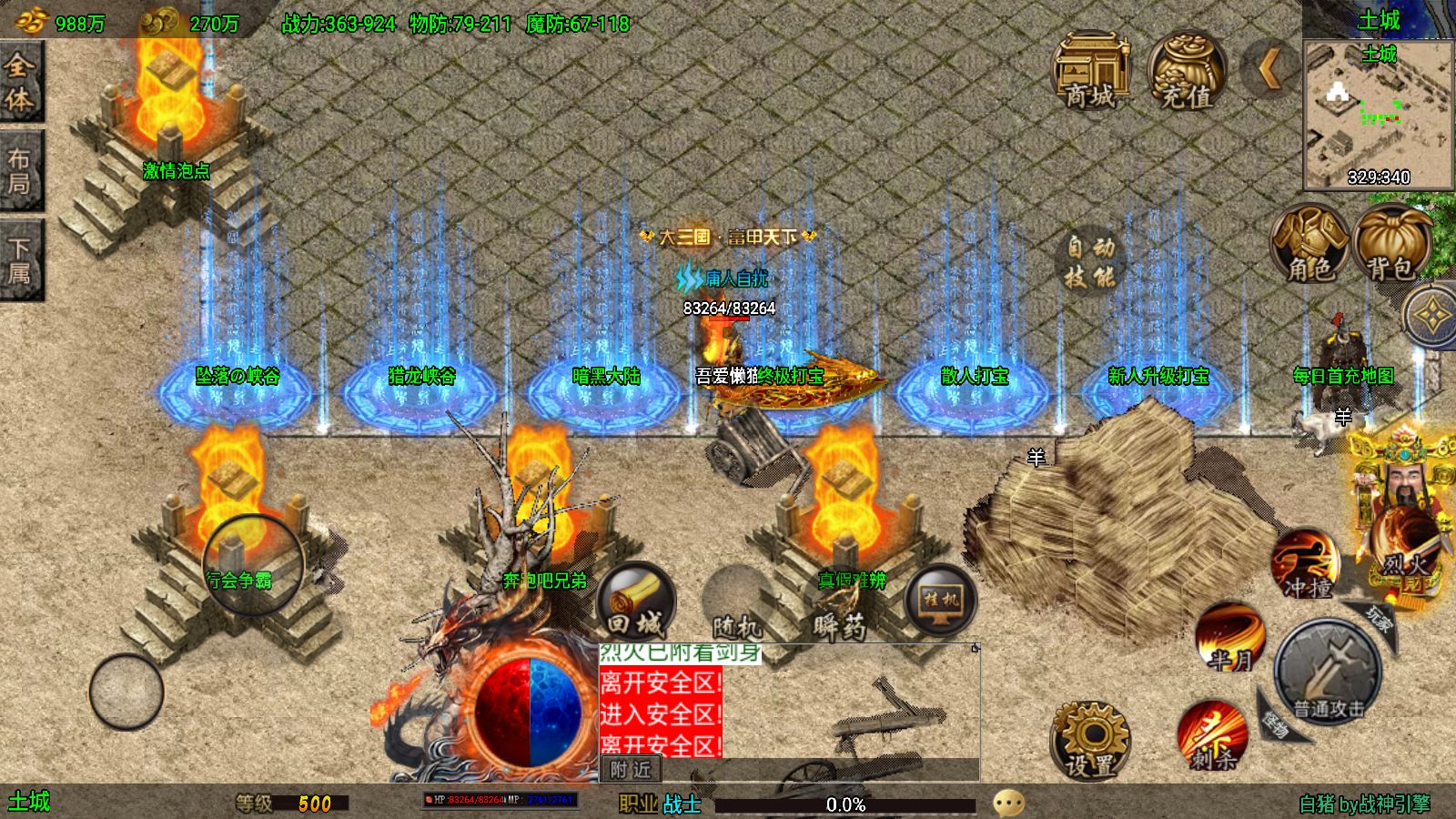The width and height of the screenshot is (1456, 819).
Task: Open the 背包 backpack
Action: coord(1390,243)
